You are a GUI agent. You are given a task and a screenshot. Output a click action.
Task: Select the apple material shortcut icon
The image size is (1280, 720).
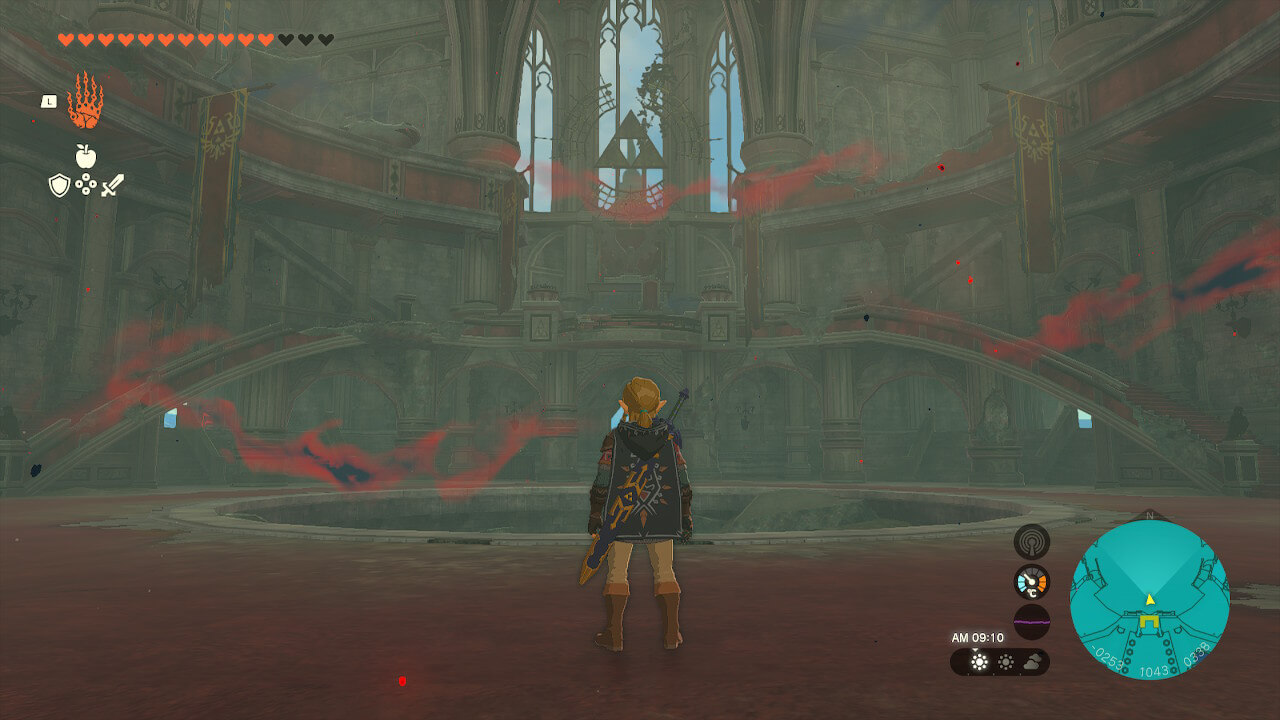pyautogui.click(x=85, y=156)
